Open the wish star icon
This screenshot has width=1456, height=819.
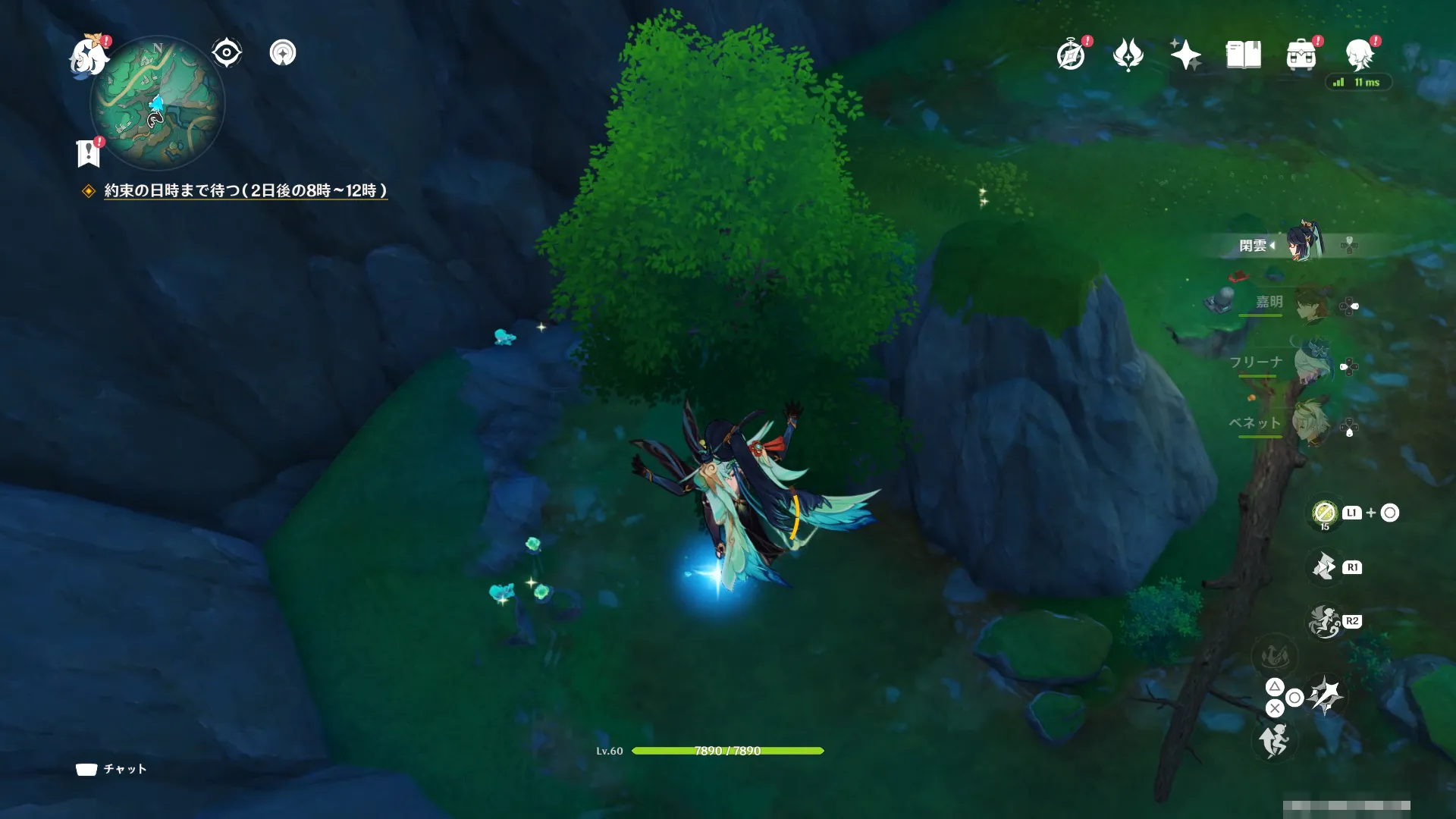tap(1185, 55)
